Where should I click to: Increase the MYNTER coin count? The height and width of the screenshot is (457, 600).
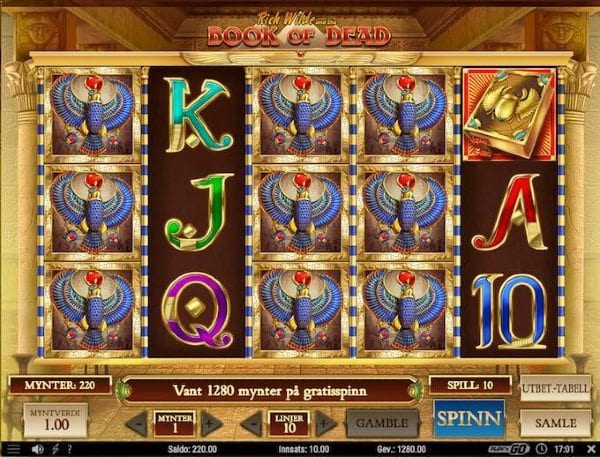(212, 422)
